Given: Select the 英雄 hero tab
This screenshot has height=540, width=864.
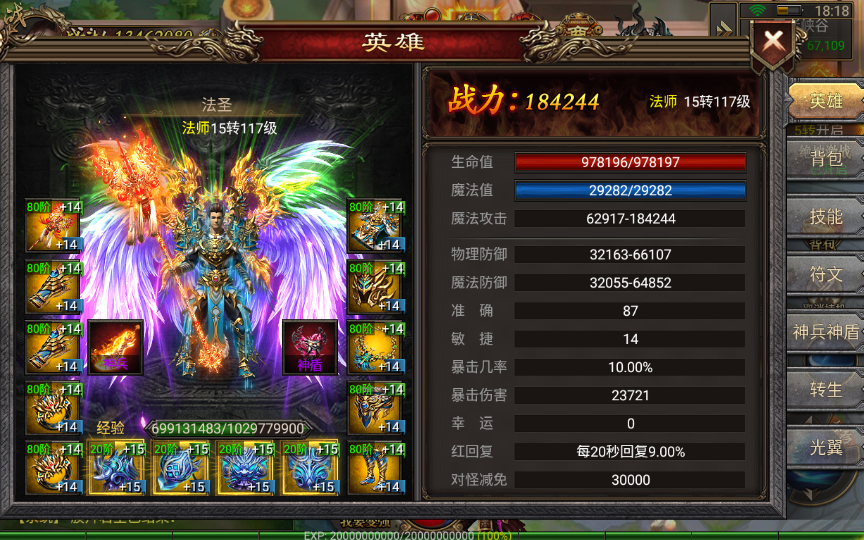Looking at the screenshot, I should click(x=826, y=100).
